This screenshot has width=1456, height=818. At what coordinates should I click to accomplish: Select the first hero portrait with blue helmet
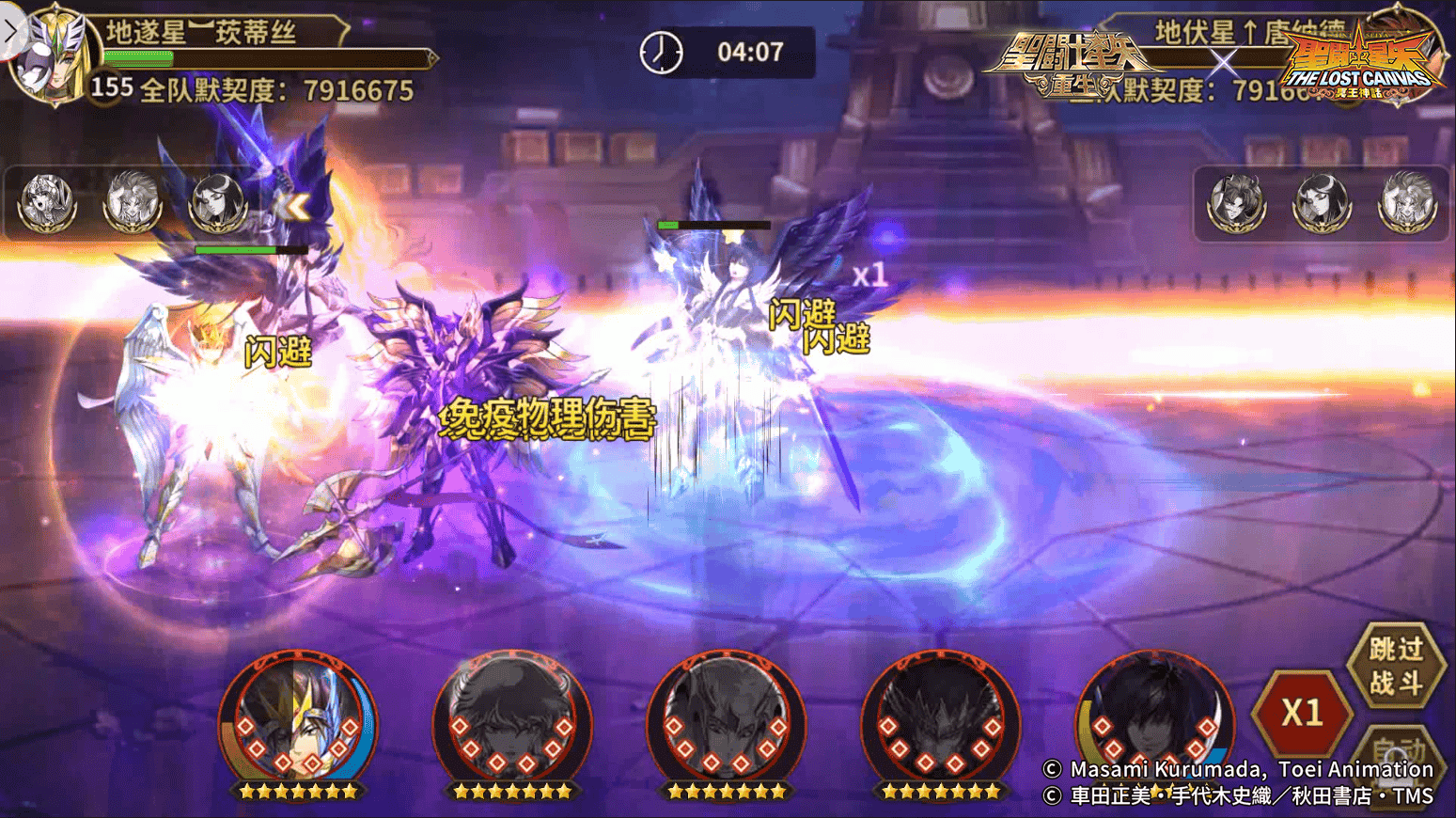(296, 719)
